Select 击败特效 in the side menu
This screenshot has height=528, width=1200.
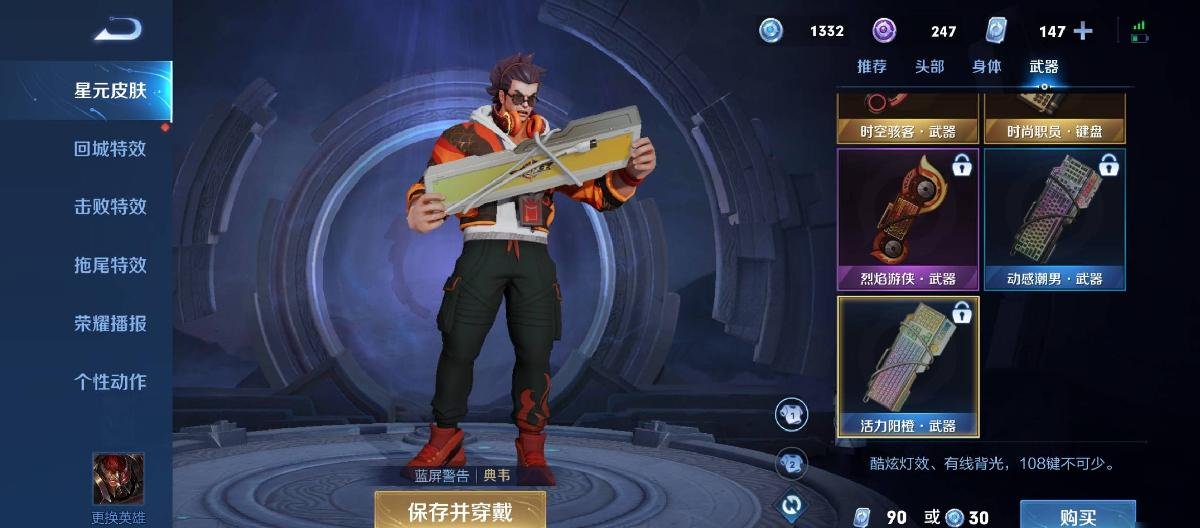click(110, 206)
